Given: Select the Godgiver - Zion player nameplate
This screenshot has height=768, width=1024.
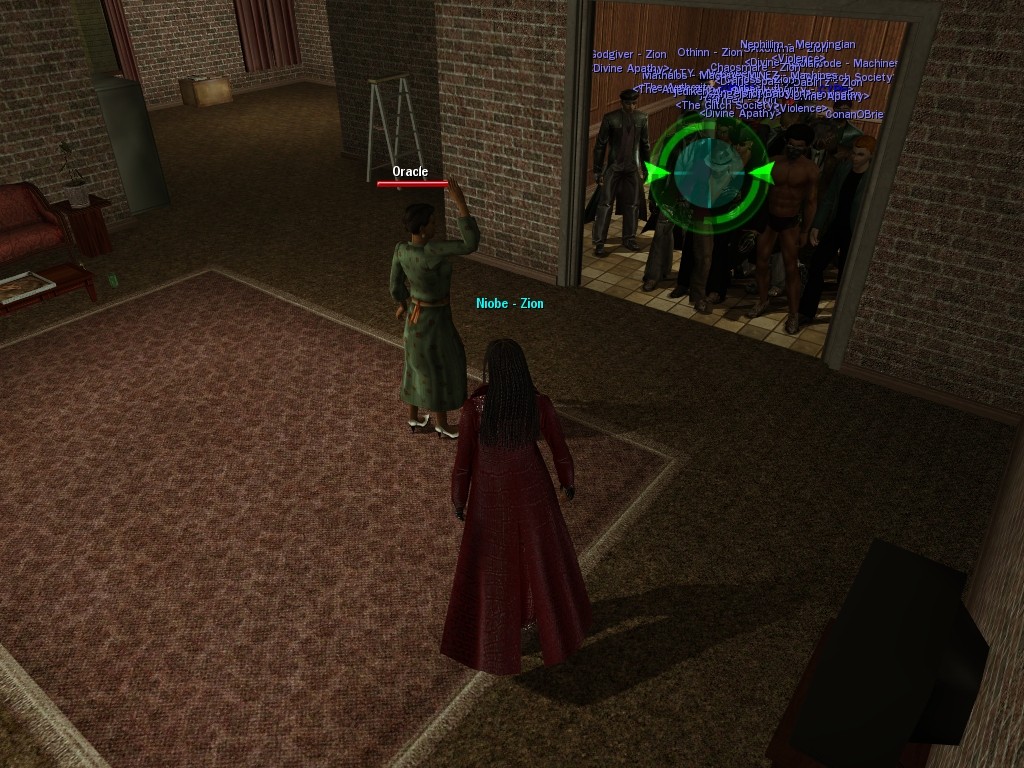Looking at the screenshot, I should tap(628, 54).
